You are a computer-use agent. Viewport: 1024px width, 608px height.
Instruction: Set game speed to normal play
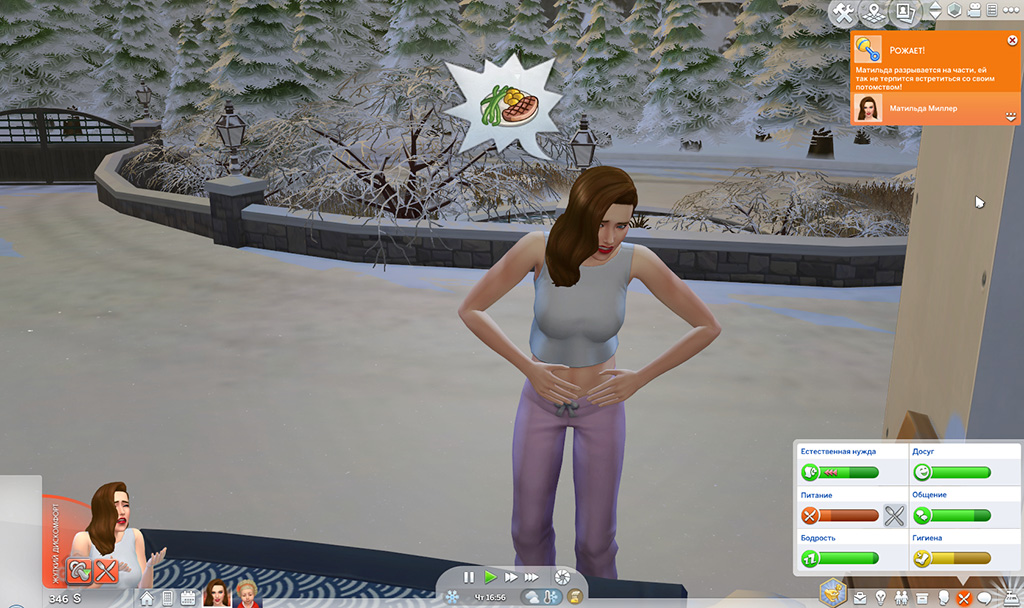tap(490, 577)
